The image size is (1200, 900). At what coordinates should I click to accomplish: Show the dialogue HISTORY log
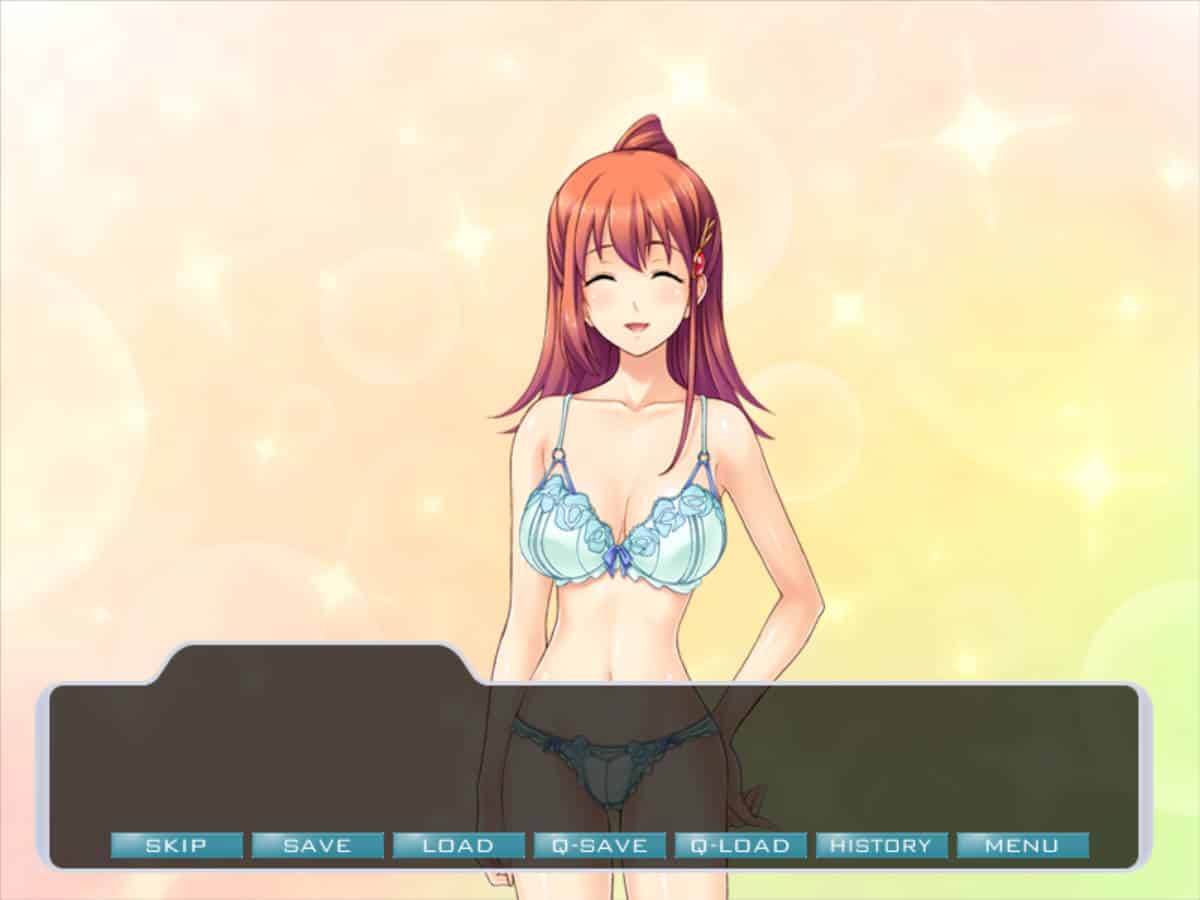pyautogui.click(x=881, y=845)
